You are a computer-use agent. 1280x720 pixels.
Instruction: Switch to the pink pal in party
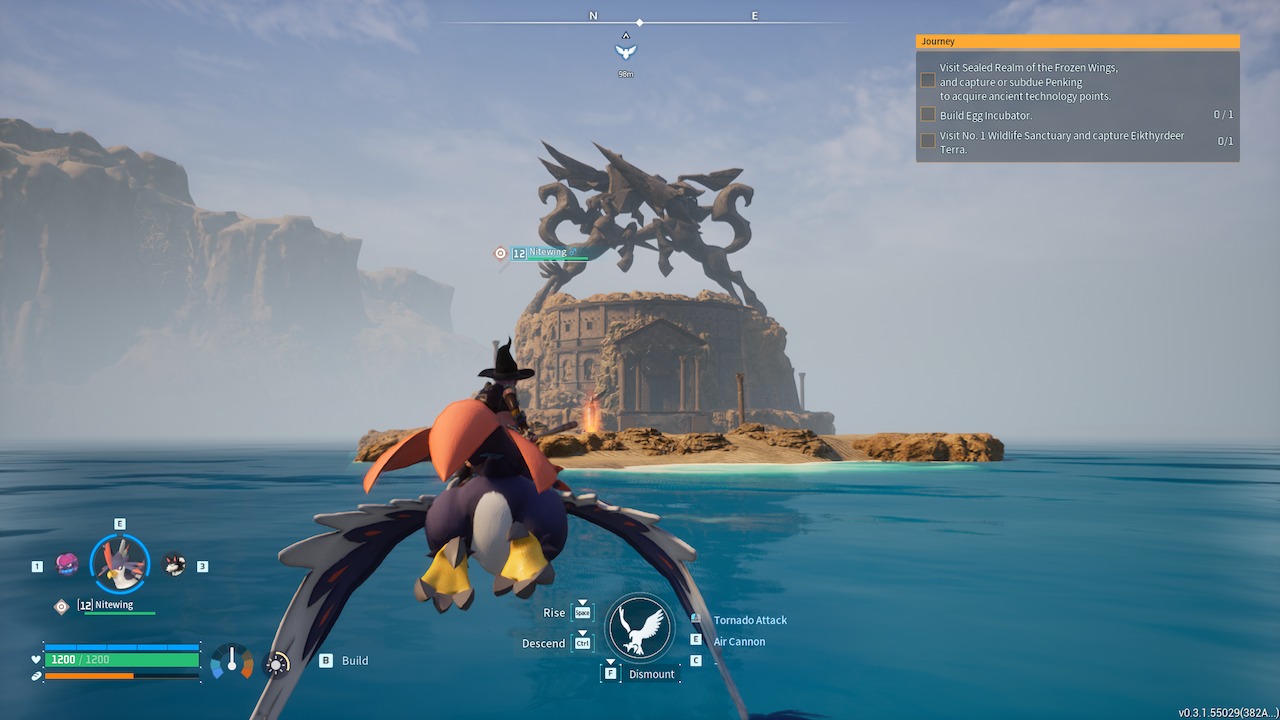click(x=67, y=565)
